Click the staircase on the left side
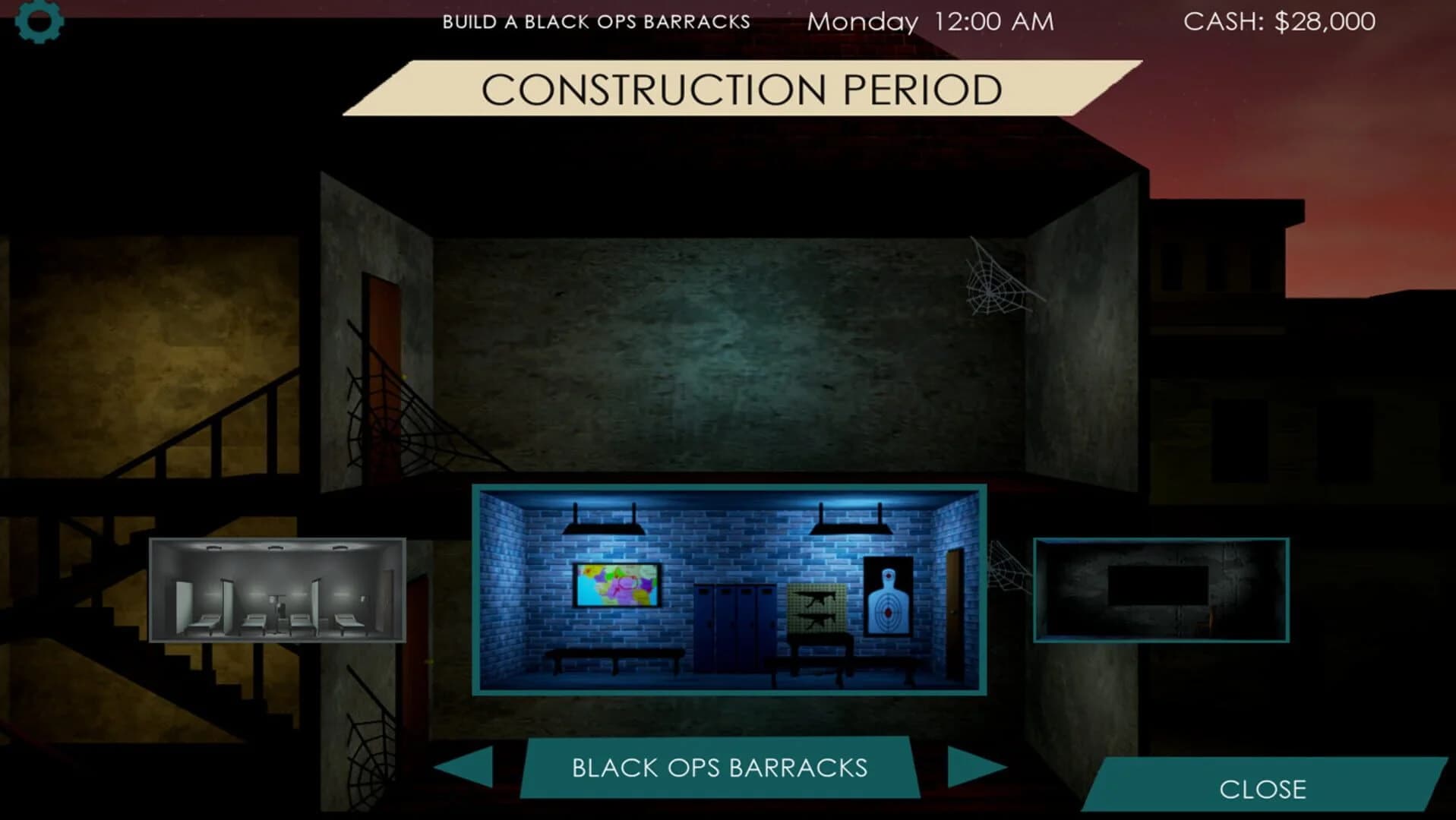The height and width of the screenshot is (820, 1456). coord(216,425)
